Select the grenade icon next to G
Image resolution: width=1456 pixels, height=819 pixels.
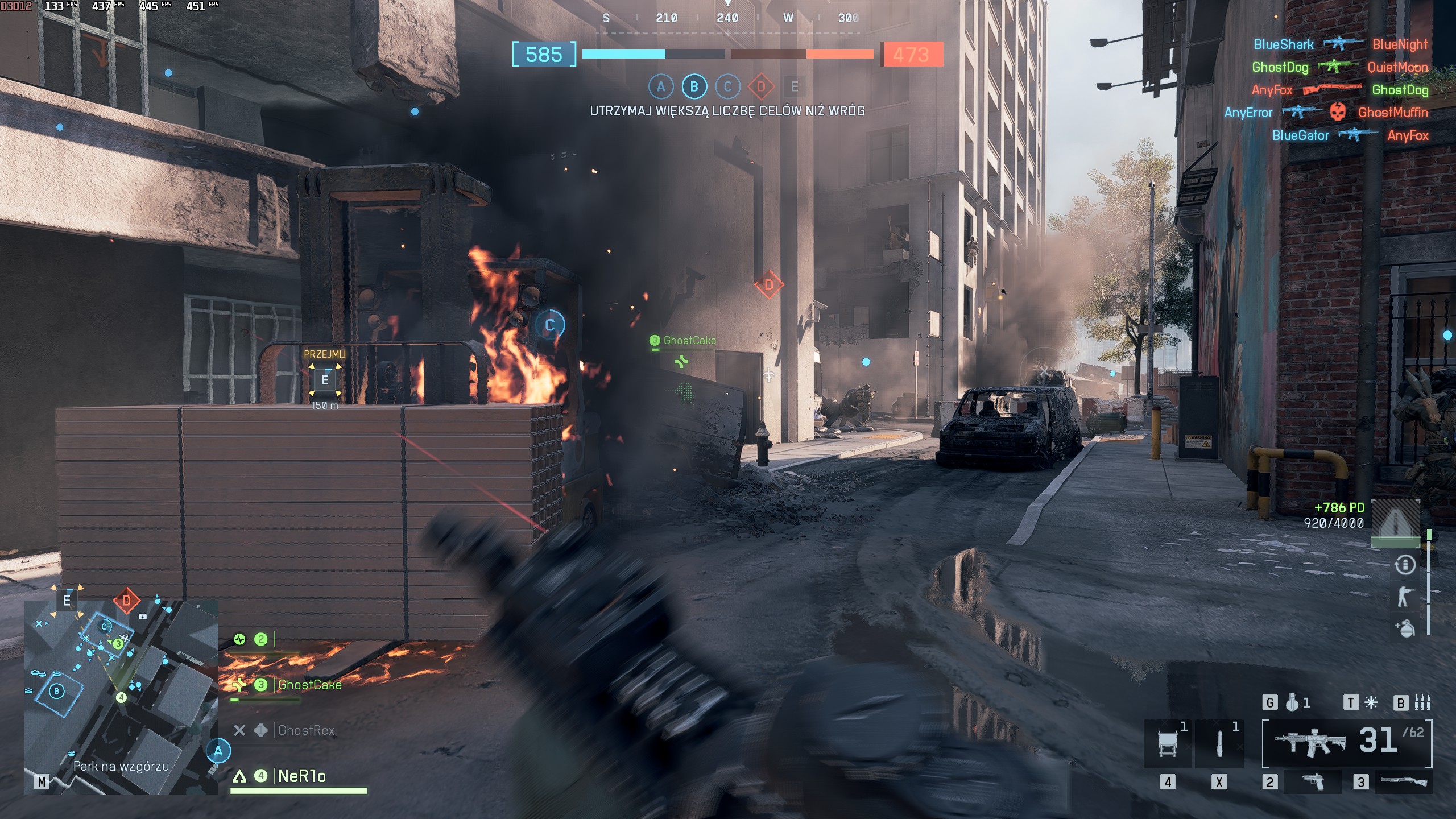coord(1292,703)
